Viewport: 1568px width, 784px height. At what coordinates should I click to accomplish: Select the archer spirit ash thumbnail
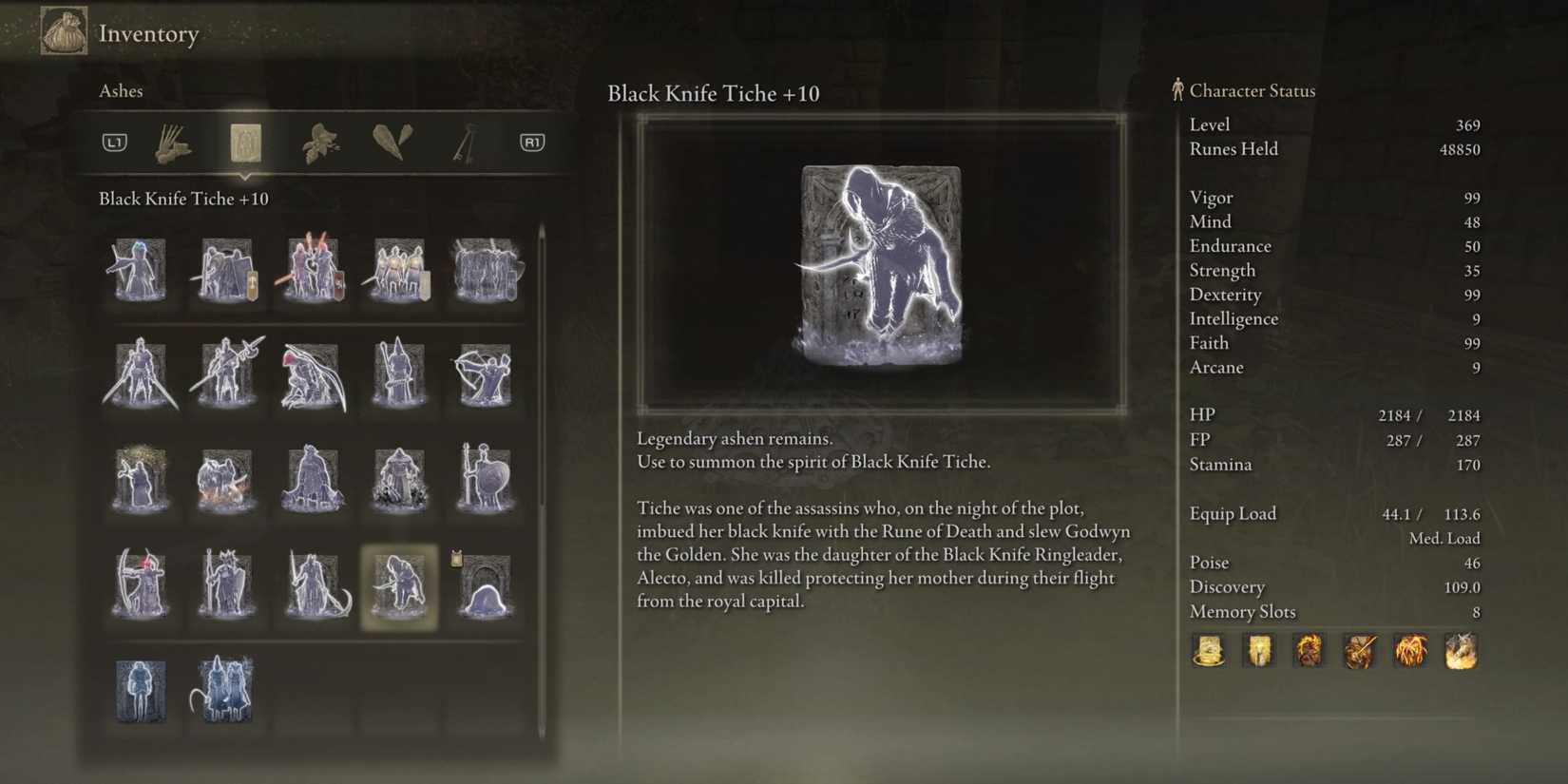click(x=485, y=375)
